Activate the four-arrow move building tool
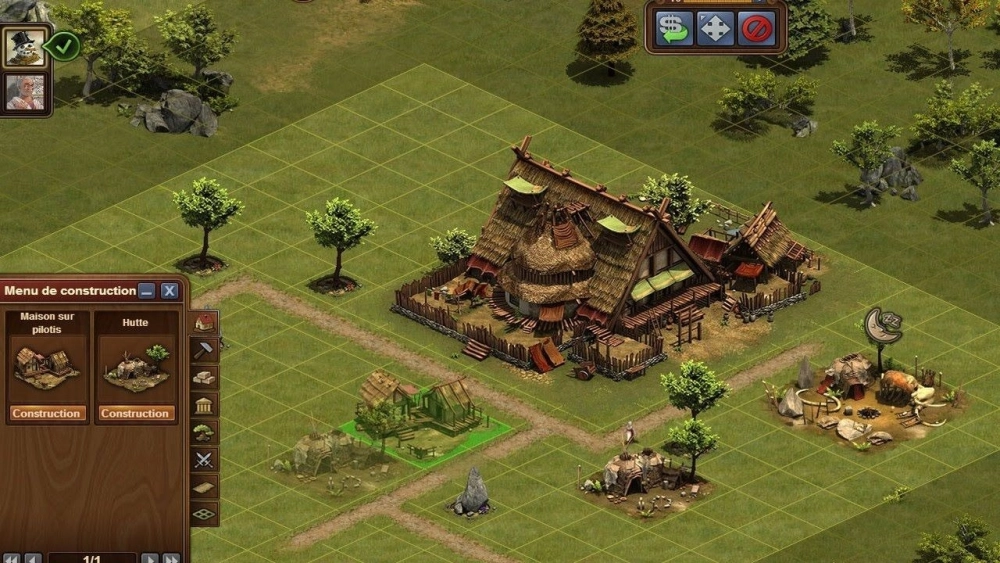Screen dimensions: 1000x563 (716, 28)
